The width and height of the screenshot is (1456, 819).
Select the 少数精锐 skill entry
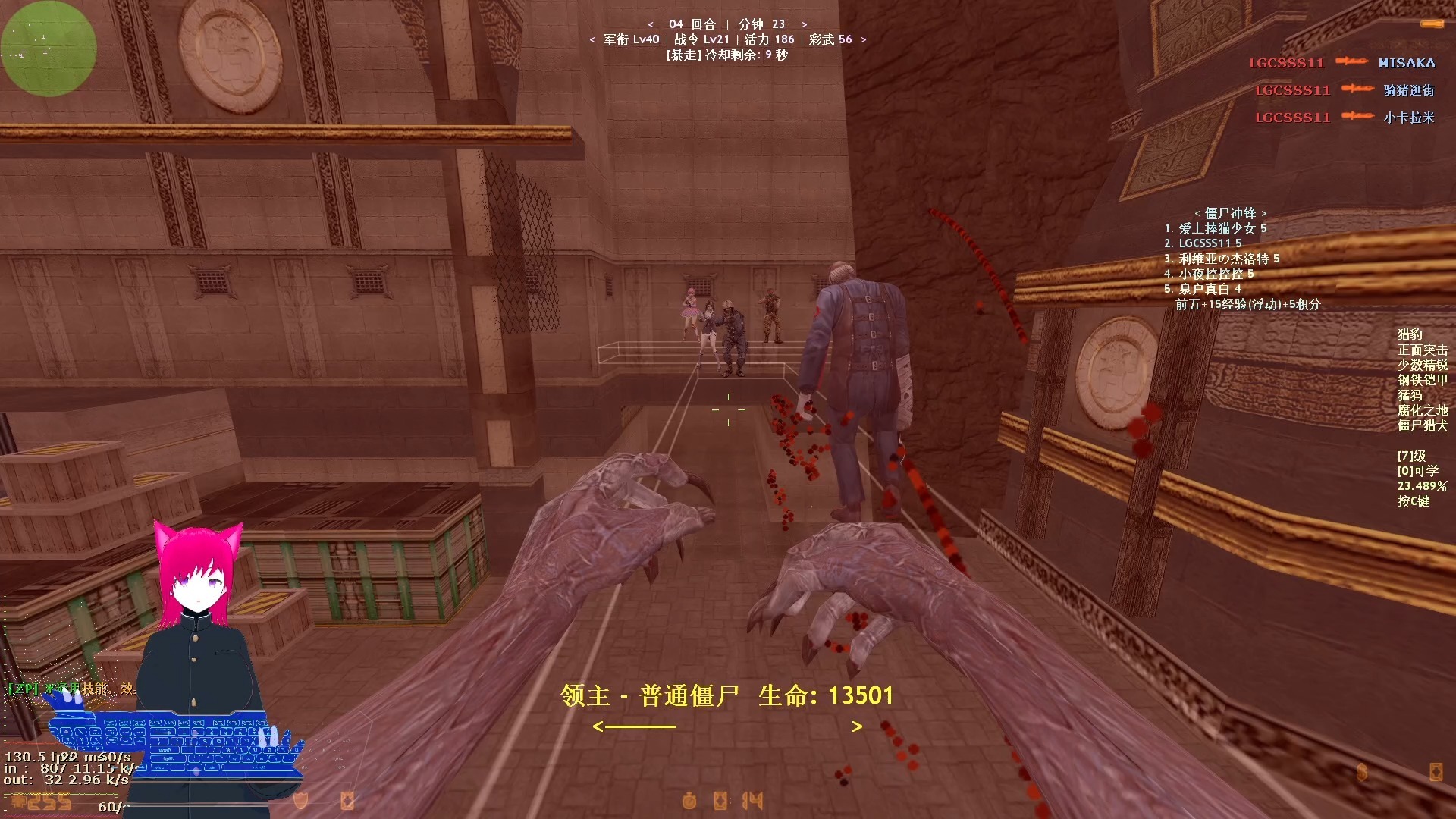tap(1422, 365)
